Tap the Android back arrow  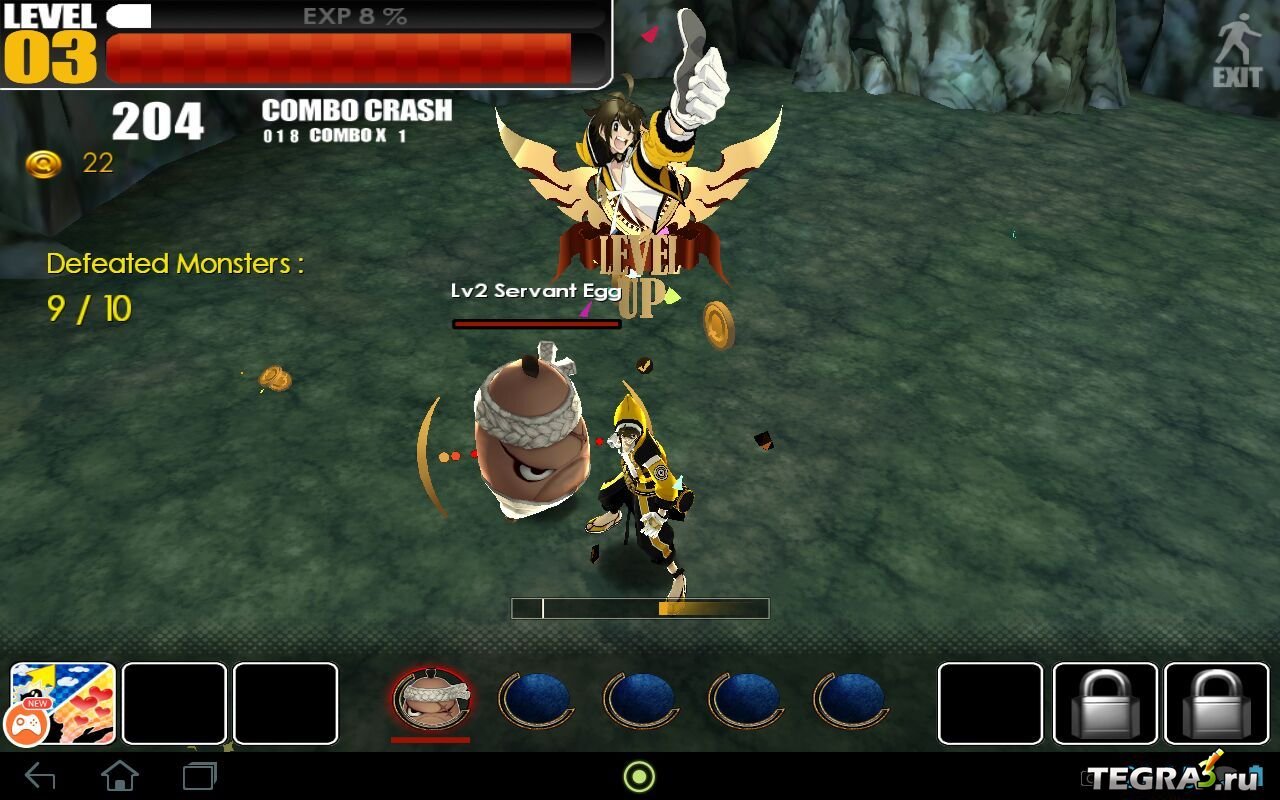point(40,776)
